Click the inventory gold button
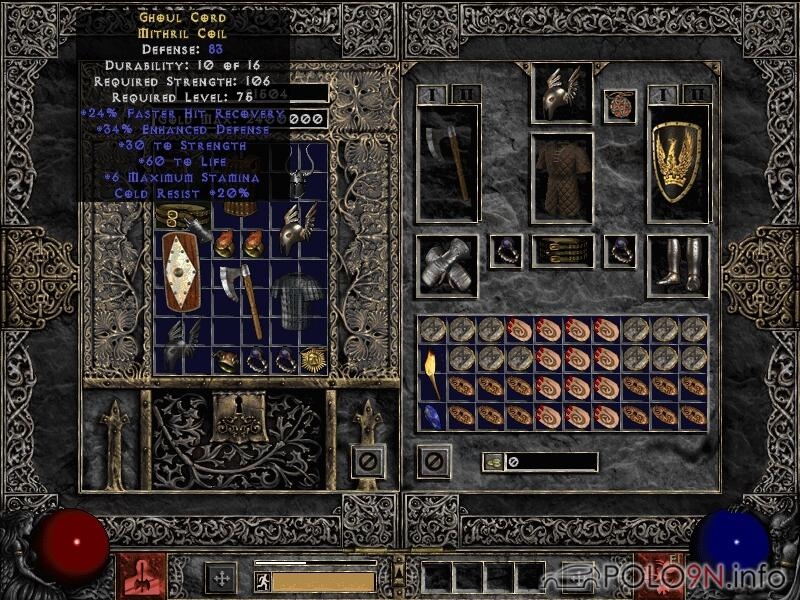Image resolution: width=800 pixels, height=600 pixels. coord(494,462)
